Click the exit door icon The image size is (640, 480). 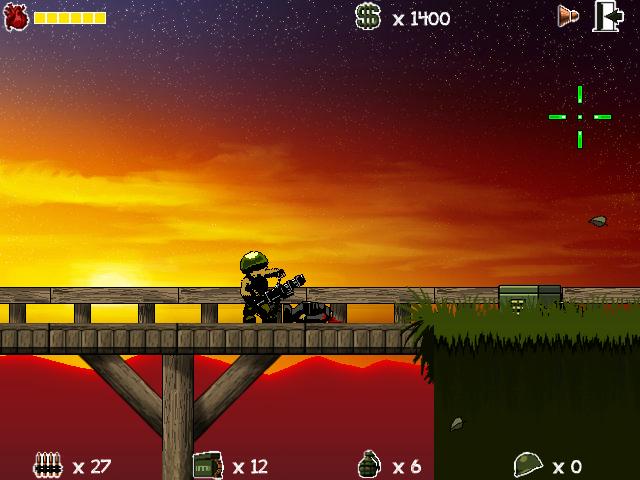click(608, 16)
